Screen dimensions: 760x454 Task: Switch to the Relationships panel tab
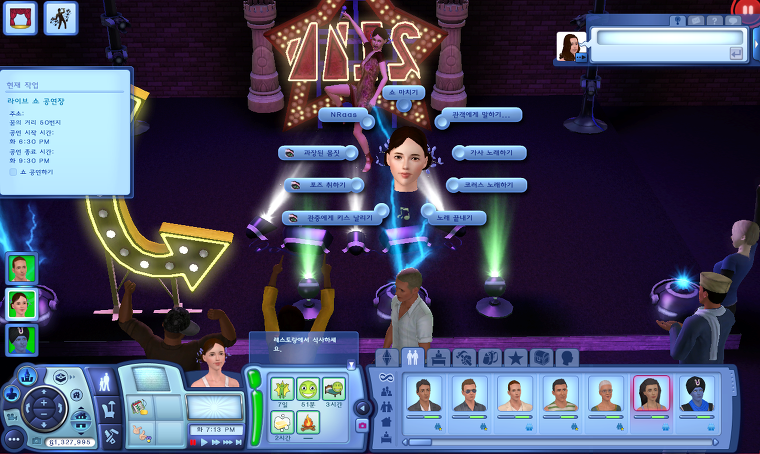tap(412, 357)
